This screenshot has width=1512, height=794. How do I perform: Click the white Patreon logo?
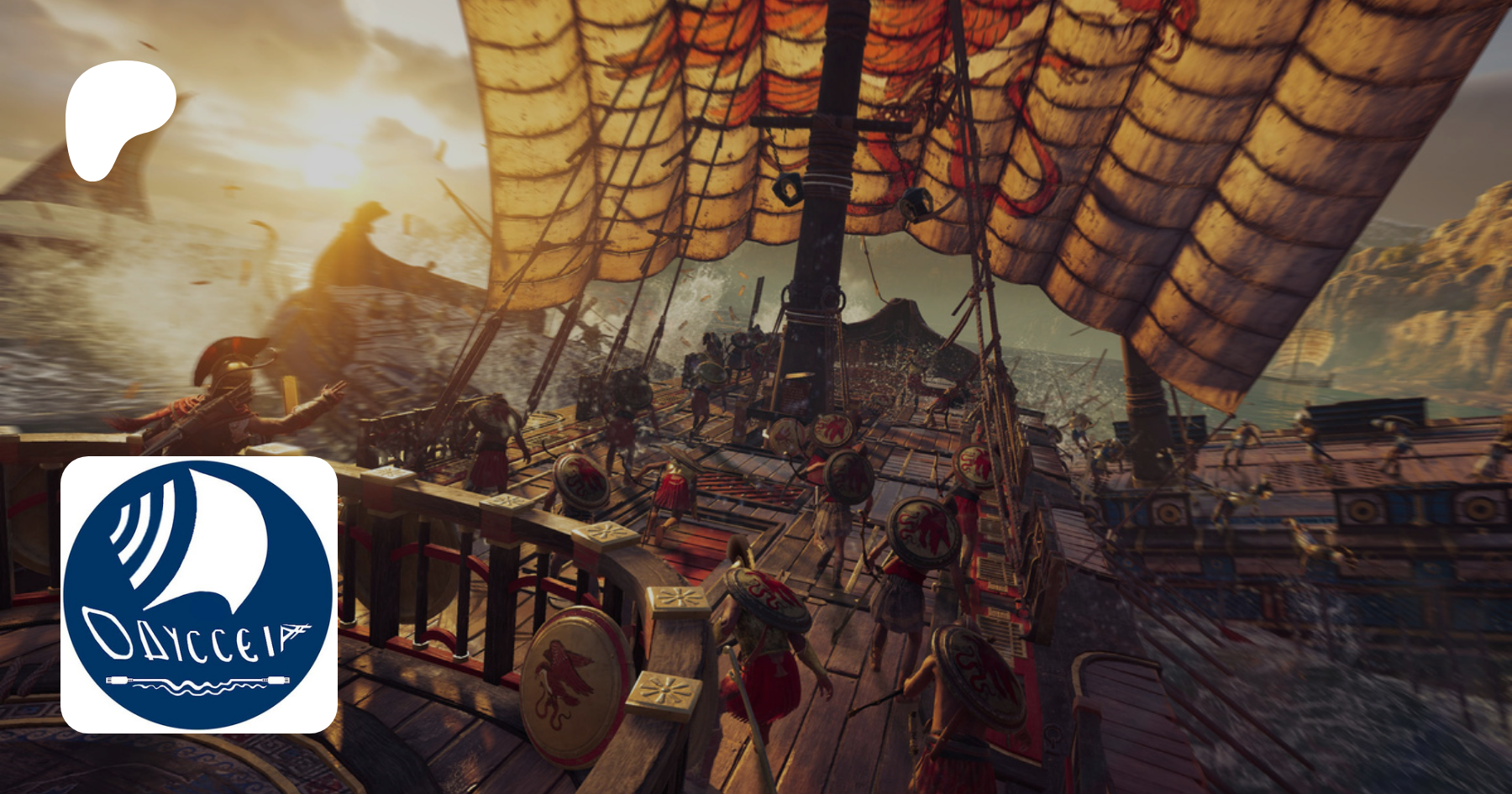coord(118,116)
